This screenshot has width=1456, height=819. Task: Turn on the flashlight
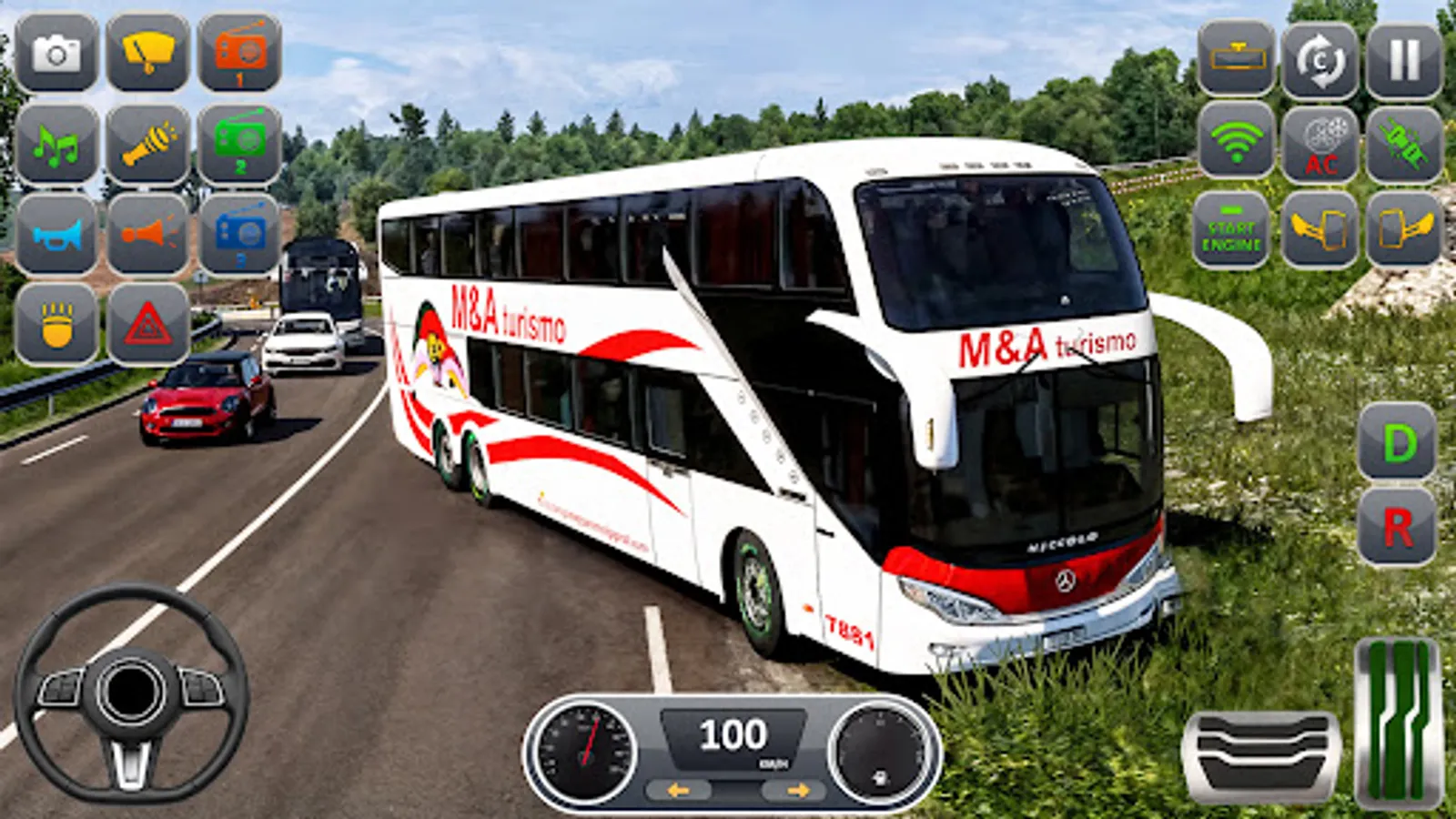pyautogui.click(x=150, y=146)
